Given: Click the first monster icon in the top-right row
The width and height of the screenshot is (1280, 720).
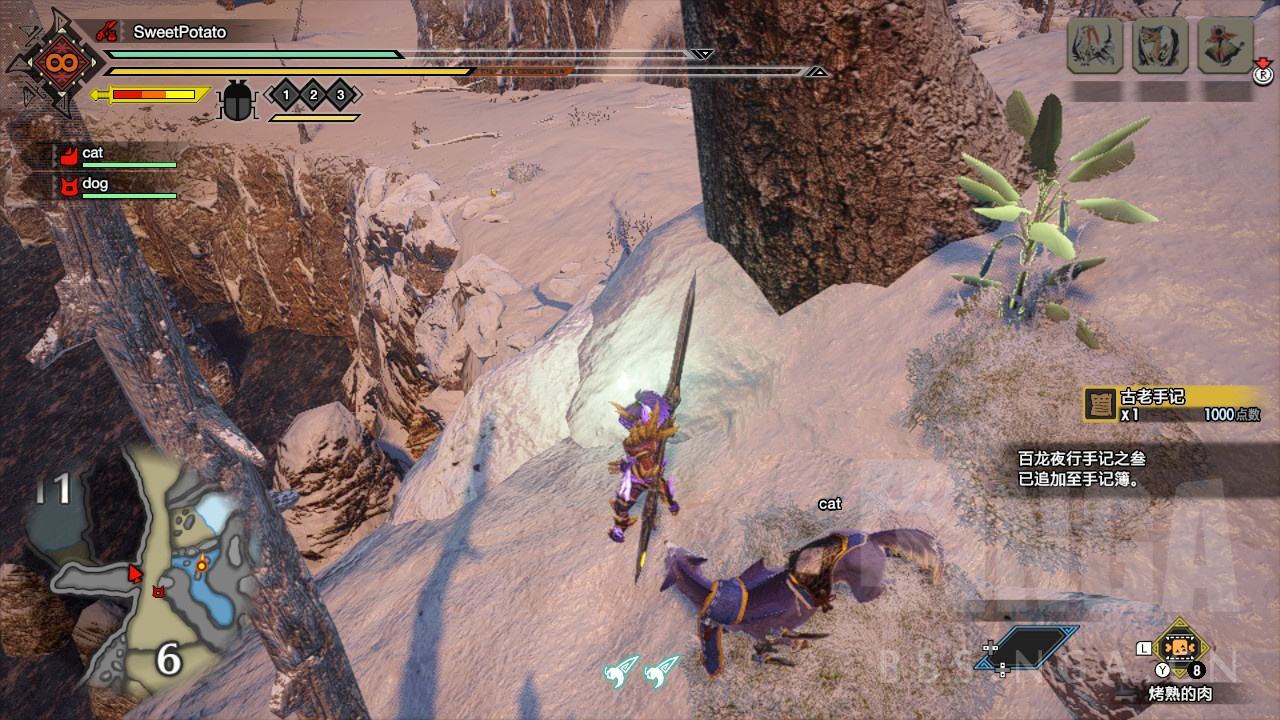Looking at the screenshot, I should 1095,45.
